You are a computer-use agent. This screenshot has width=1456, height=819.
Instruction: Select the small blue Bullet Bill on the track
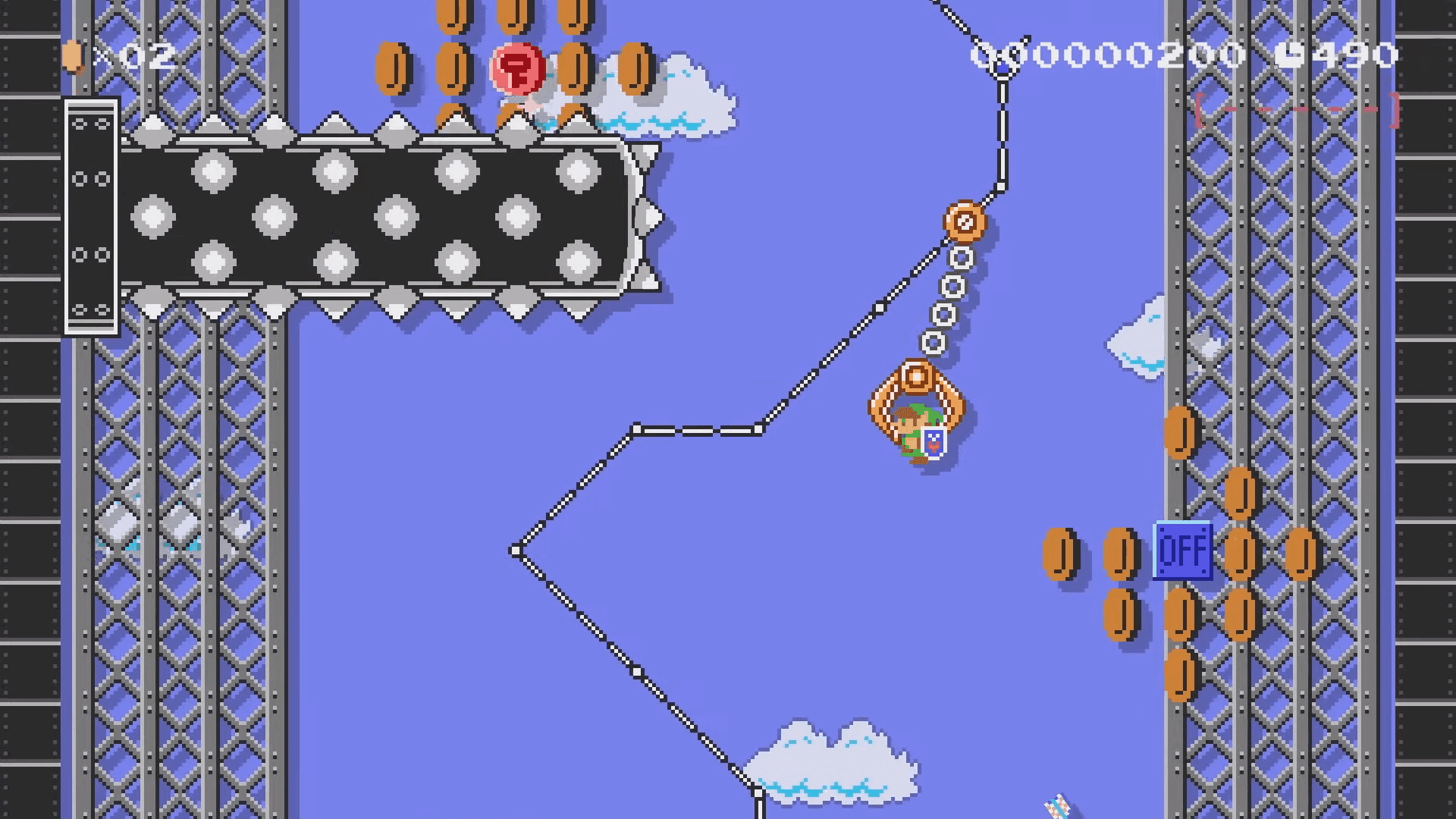coord(1003,67)
